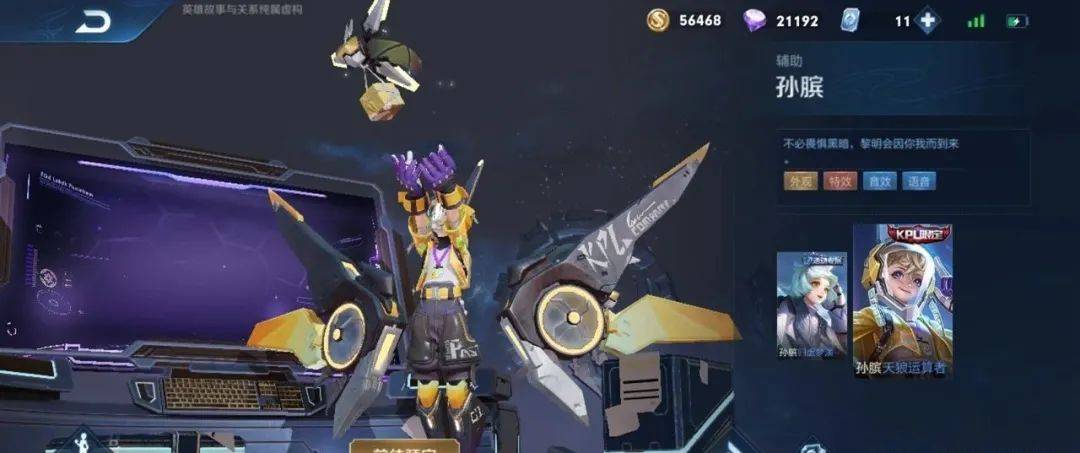Screen dimensions: 1080x453
Task: Choose the 语音 voice tag
Action: 920,181
